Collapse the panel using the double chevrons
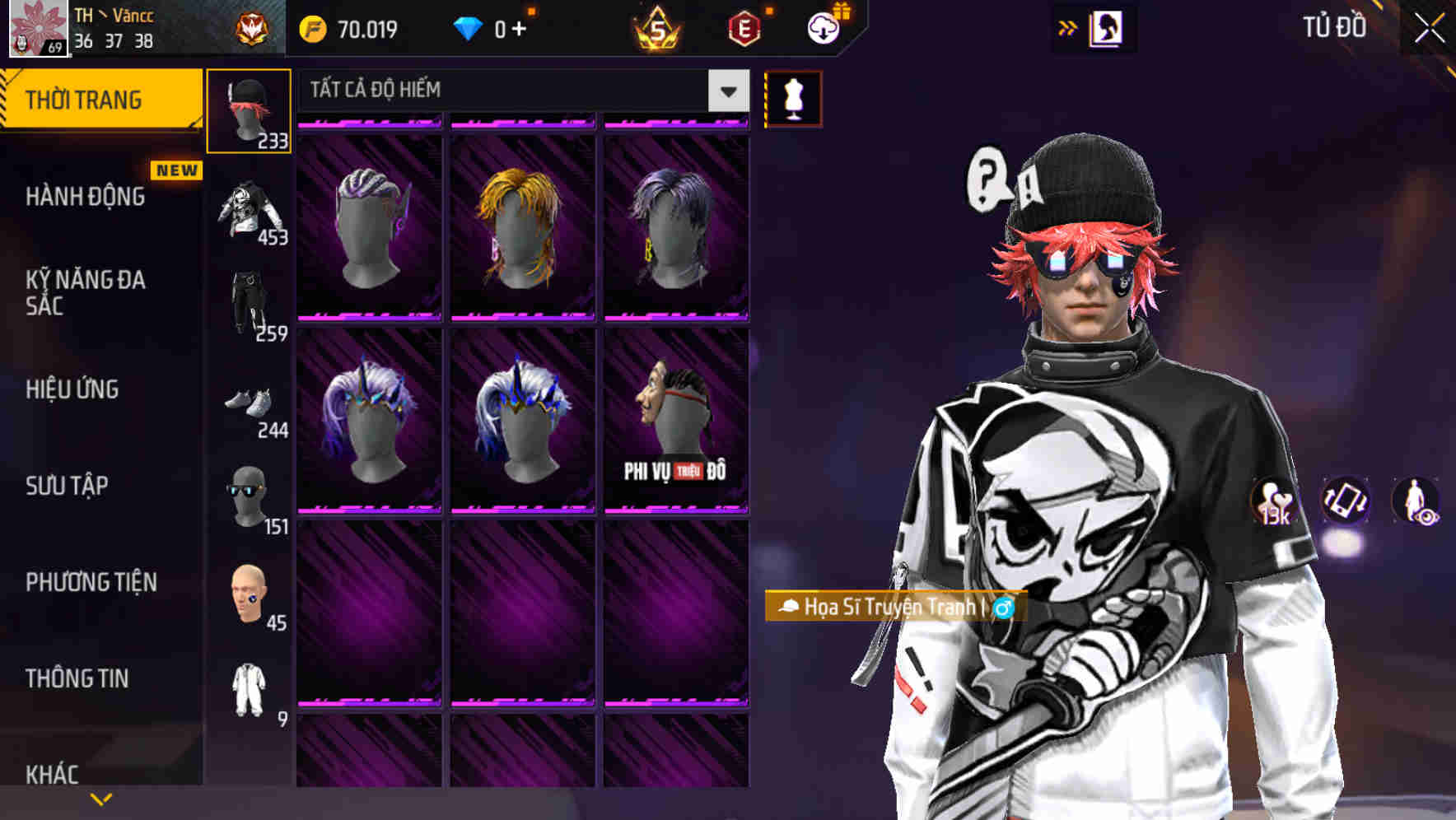Image resolution: width=1456 pixels, height=820 pixels. [x=1068, y=26]
